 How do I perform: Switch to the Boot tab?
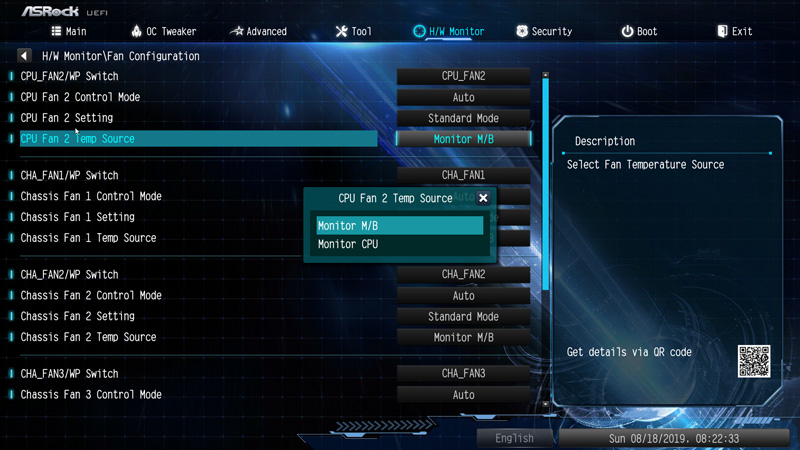(638, 31)
